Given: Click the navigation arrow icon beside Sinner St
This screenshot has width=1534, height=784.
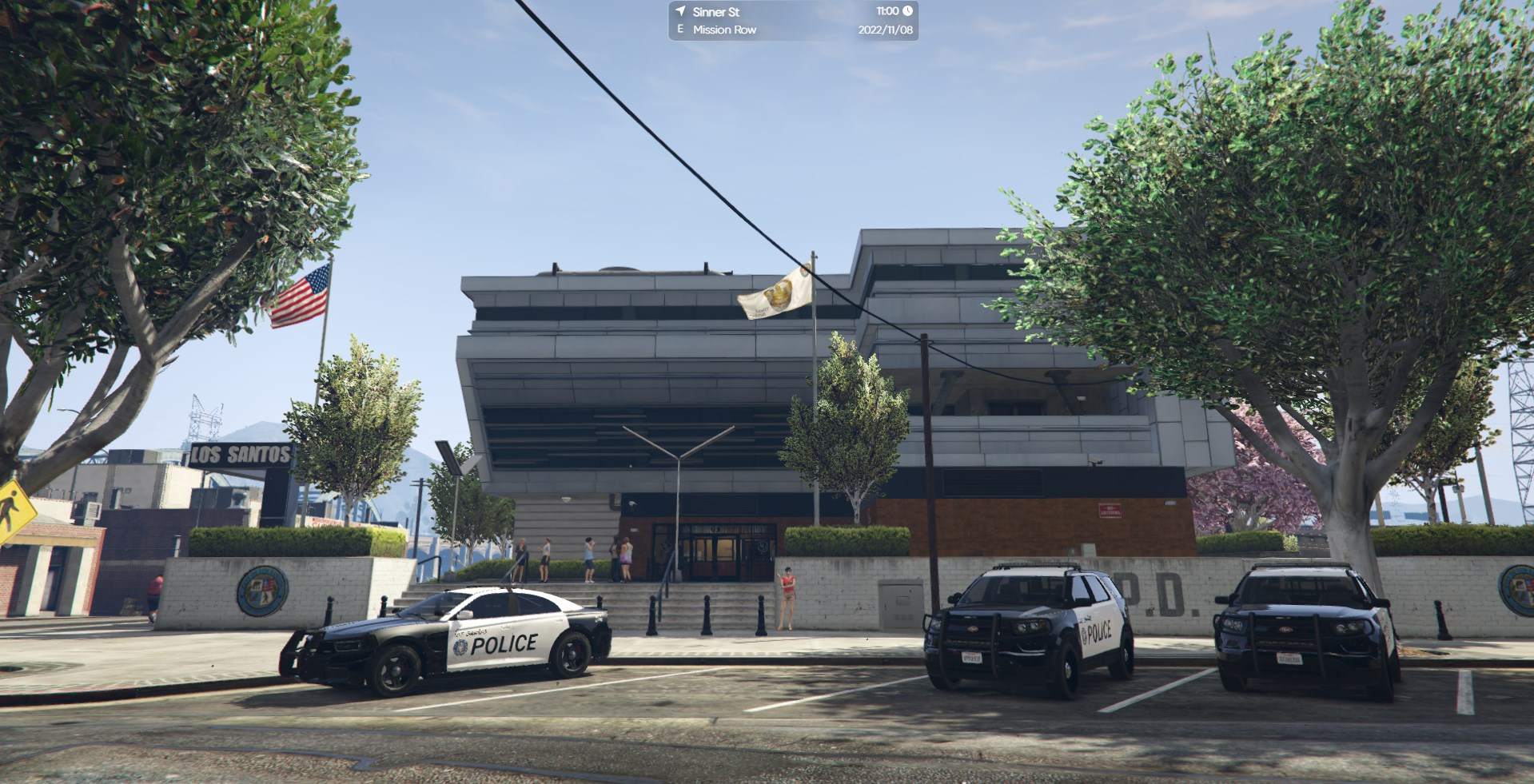Looking at the screenshot, I should click(681, 12).
